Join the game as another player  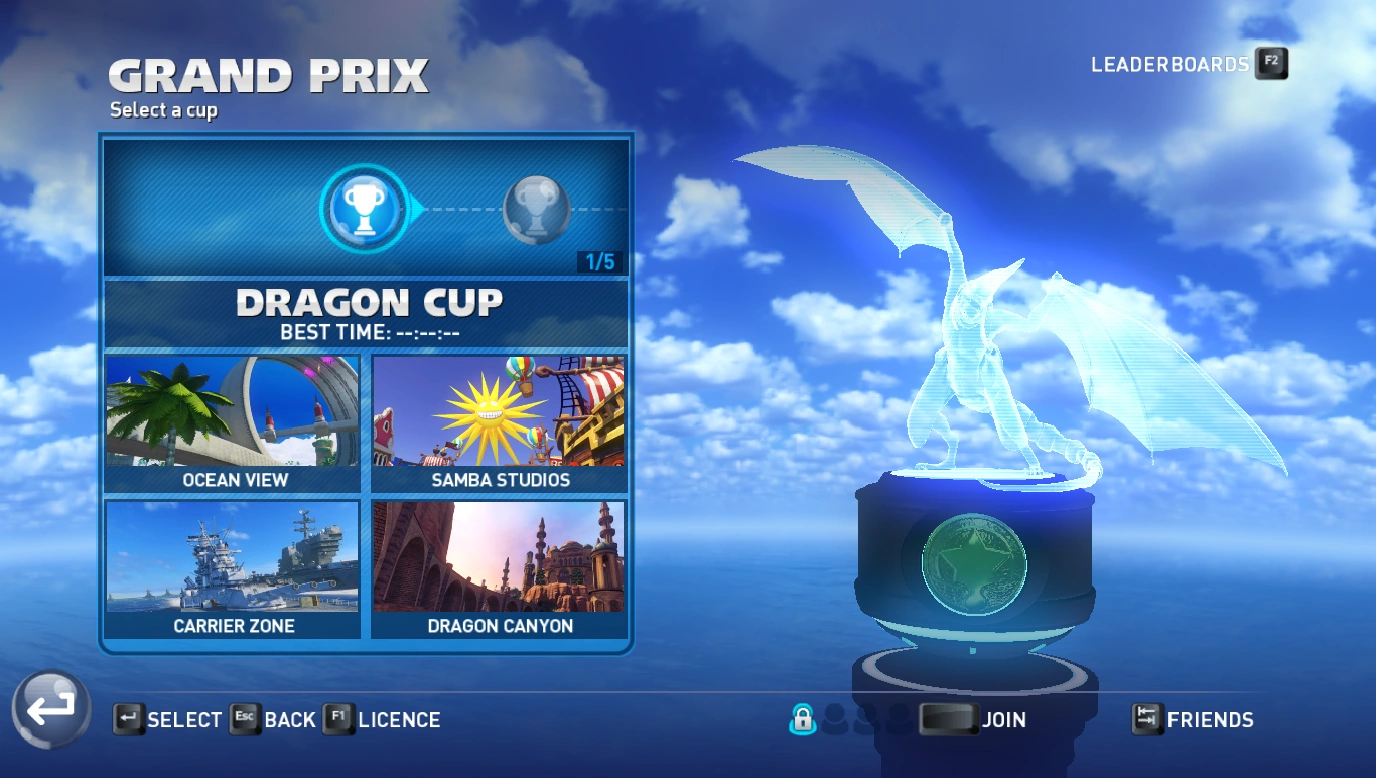click(x=973, y=719)
